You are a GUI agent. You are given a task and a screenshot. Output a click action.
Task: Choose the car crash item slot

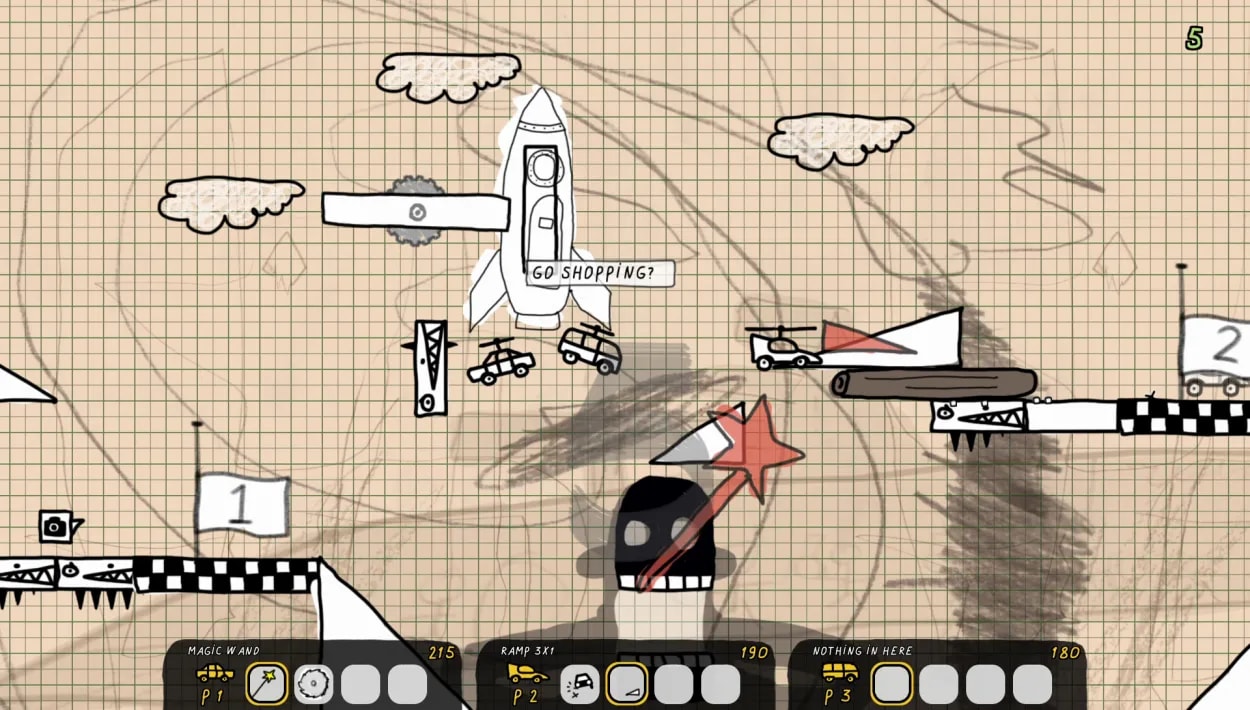[580, 684]
